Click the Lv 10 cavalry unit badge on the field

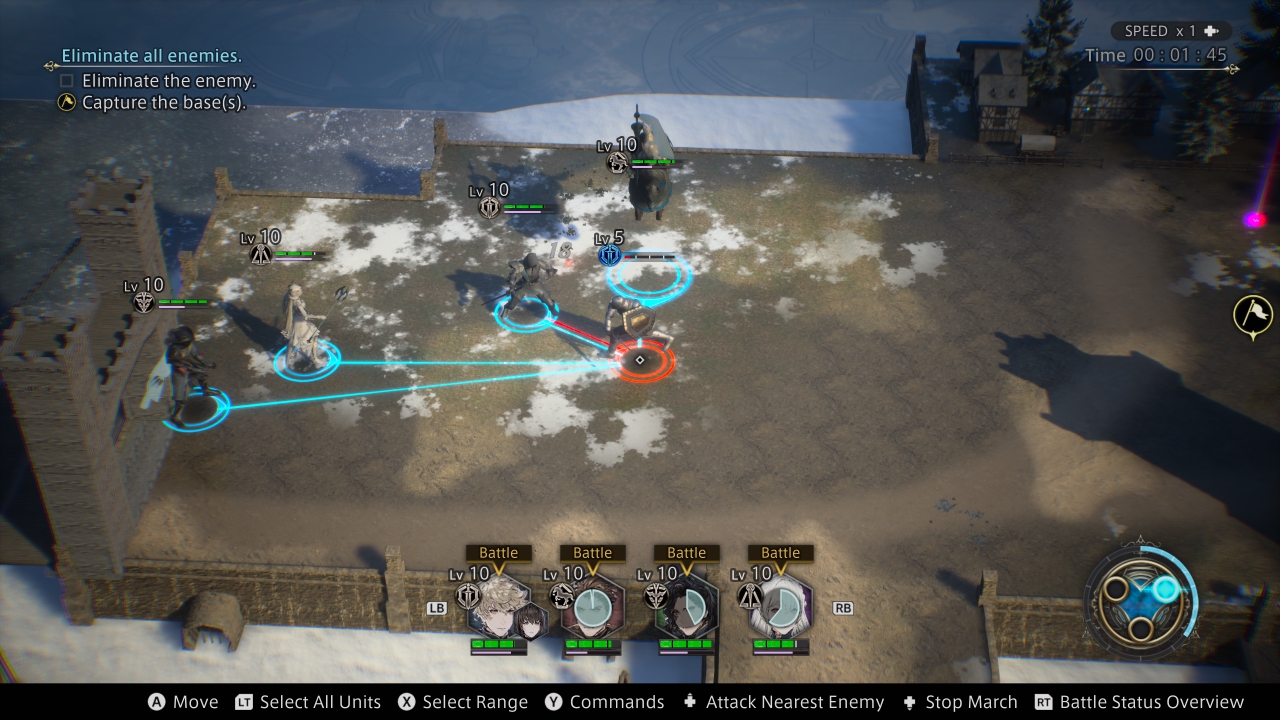tap(619, 162)
